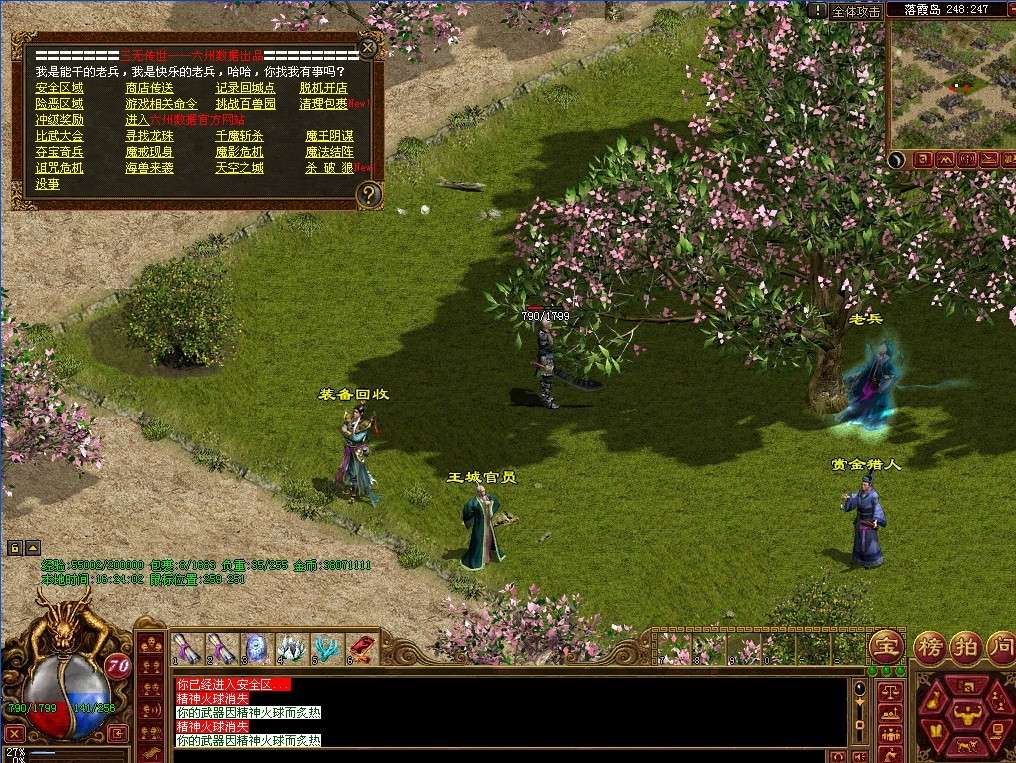Select the 比武大会 option
Image resolution: width=1016 pixels, height=763 pixels.
[x=59, y=136]
